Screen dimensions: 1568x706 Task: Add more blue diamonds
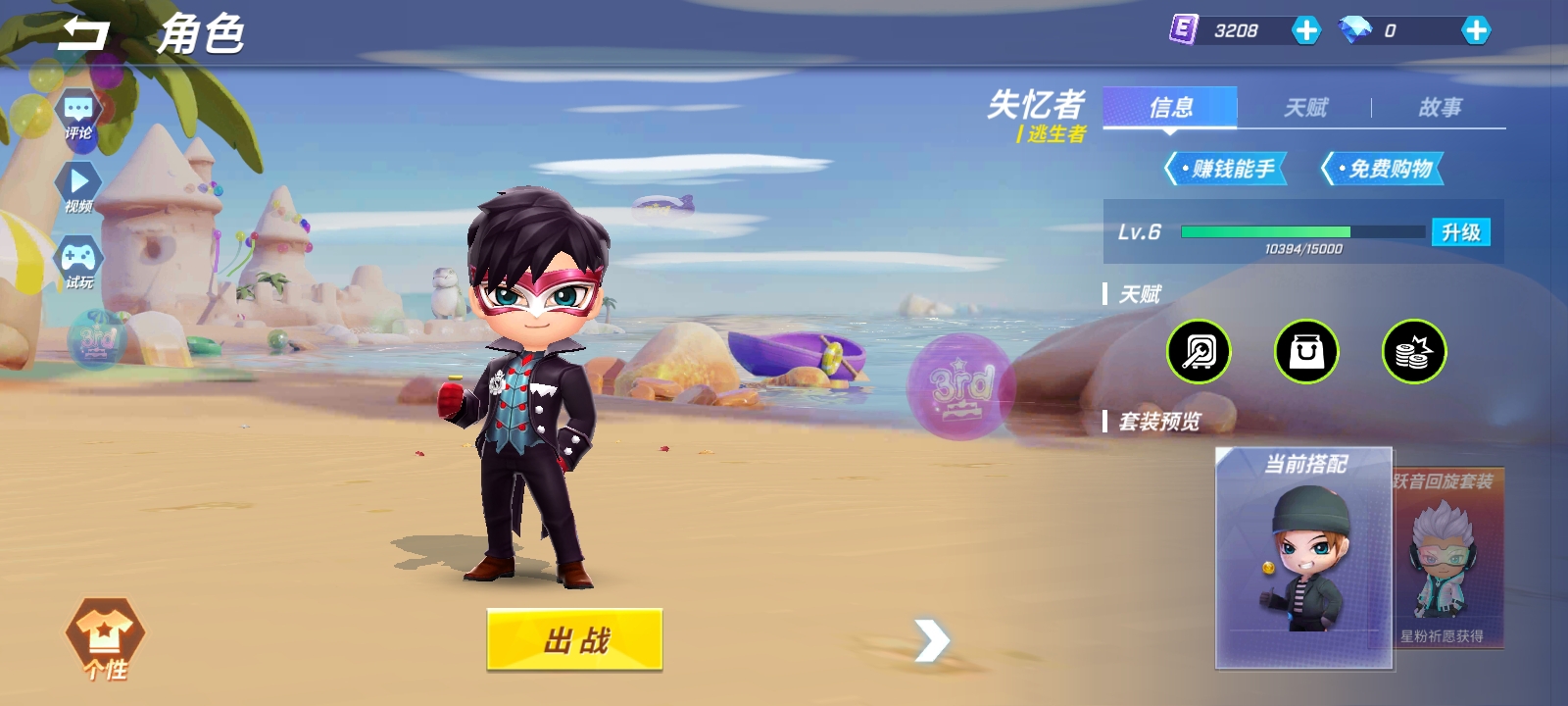tap(1475, 31)
